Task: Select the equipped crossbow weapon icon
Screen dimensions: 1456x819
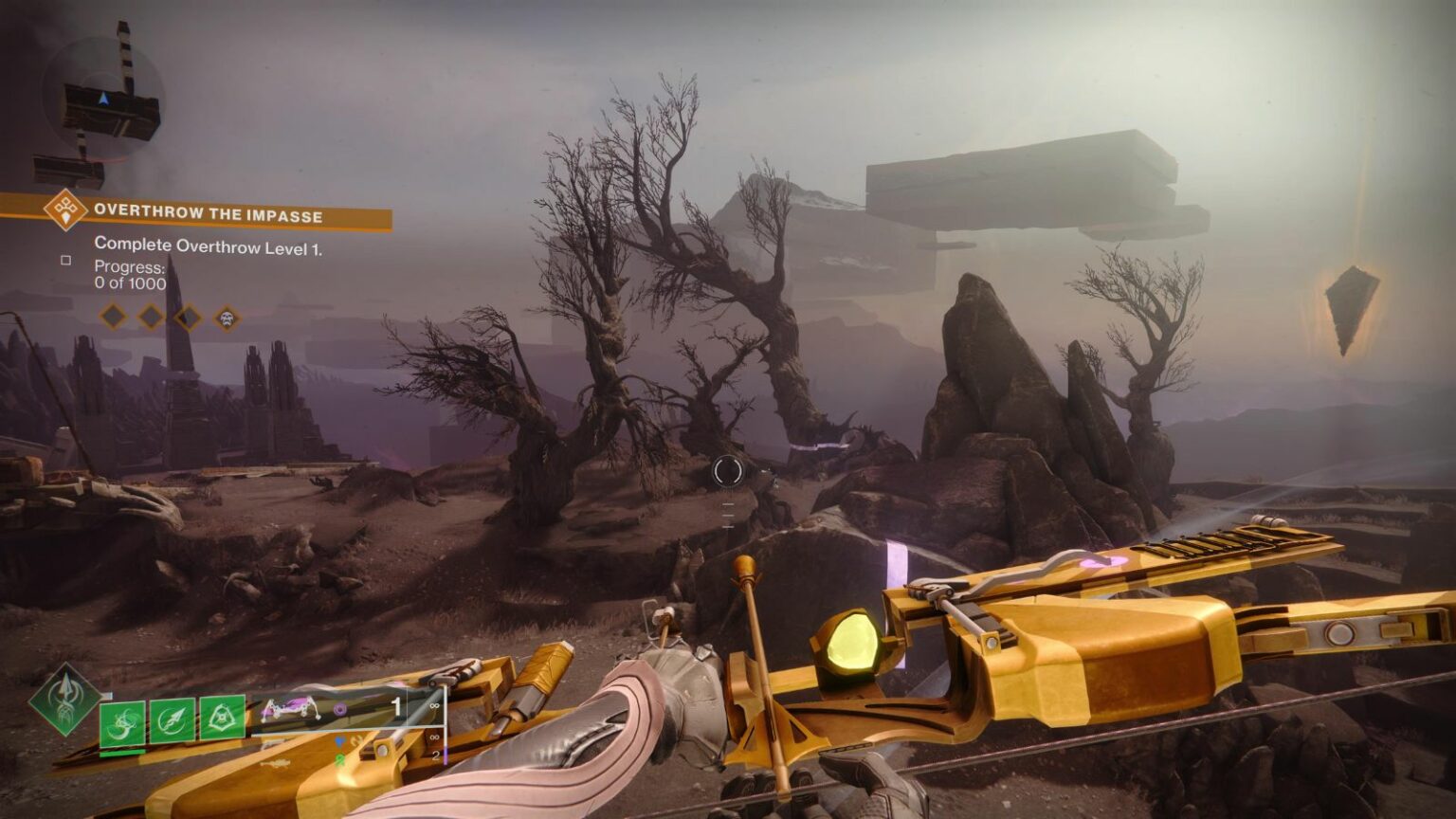Action: [x=290, y=709]
